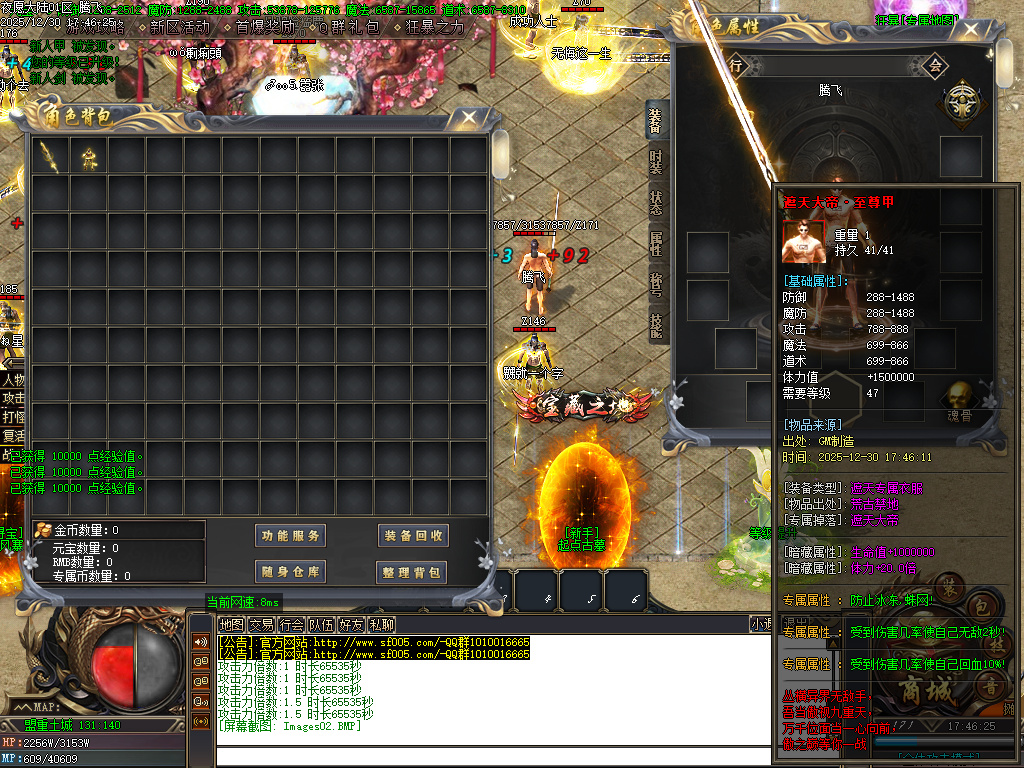
Task: Open the Q群礼包 gift pack menu
Action: pos(350,27)
